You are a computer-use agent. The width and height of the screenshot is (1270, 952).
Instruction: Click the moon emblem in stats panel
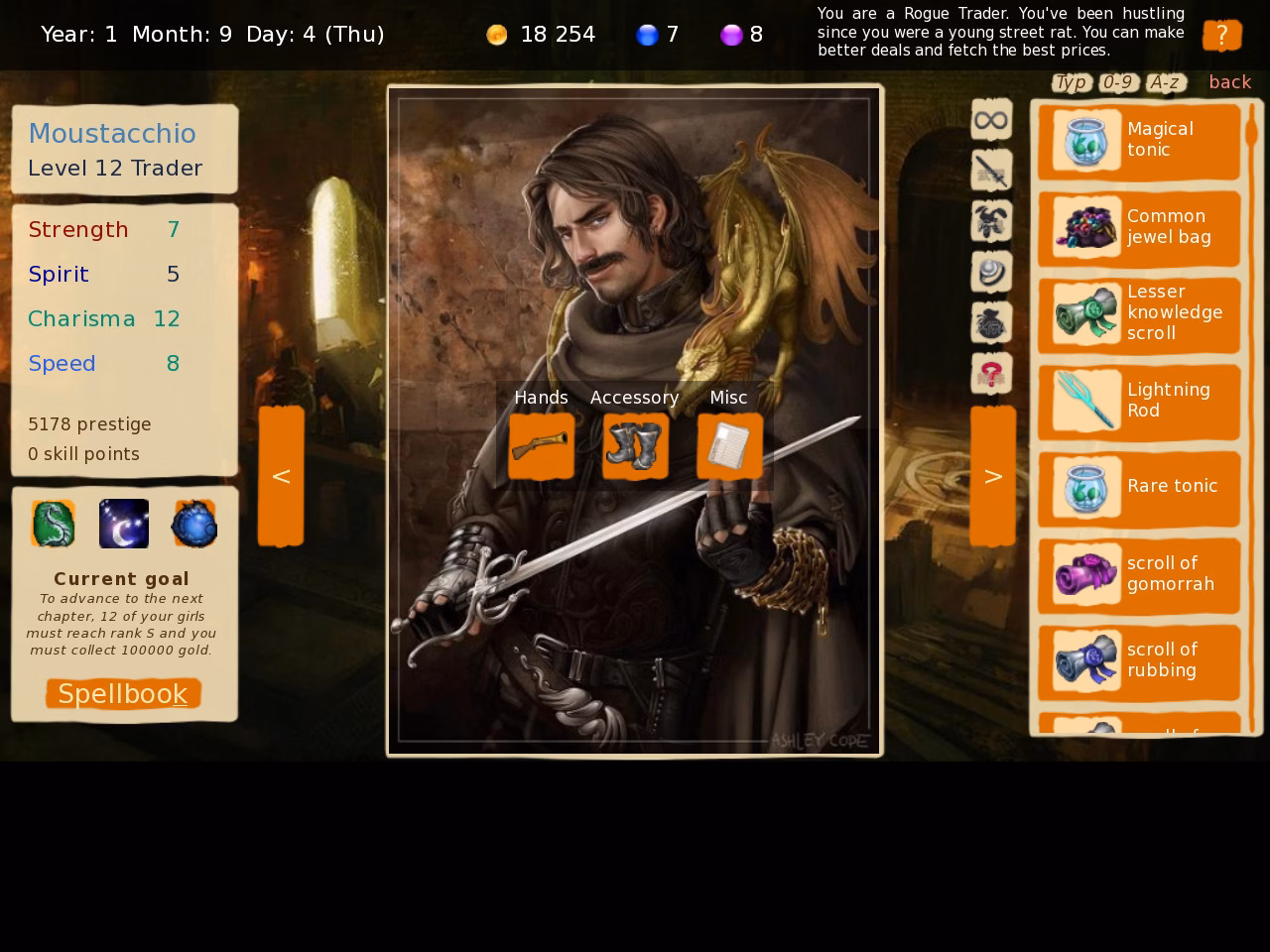(x=123, y=524)
